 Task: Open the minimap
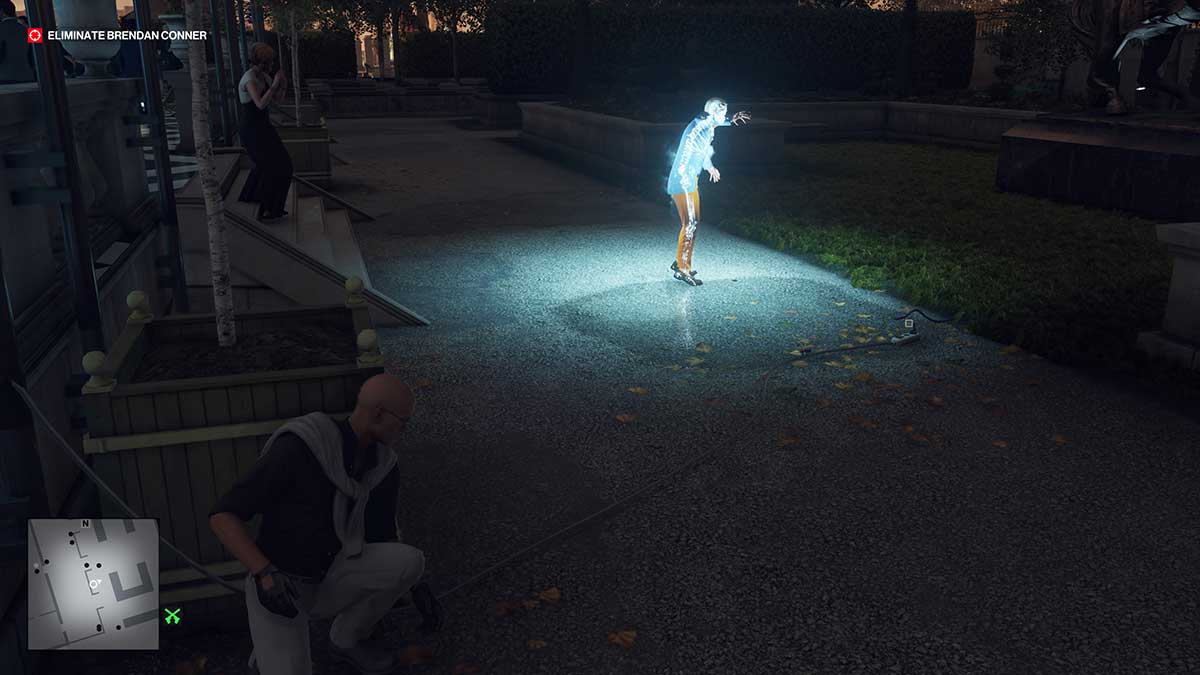coord(92,583)
